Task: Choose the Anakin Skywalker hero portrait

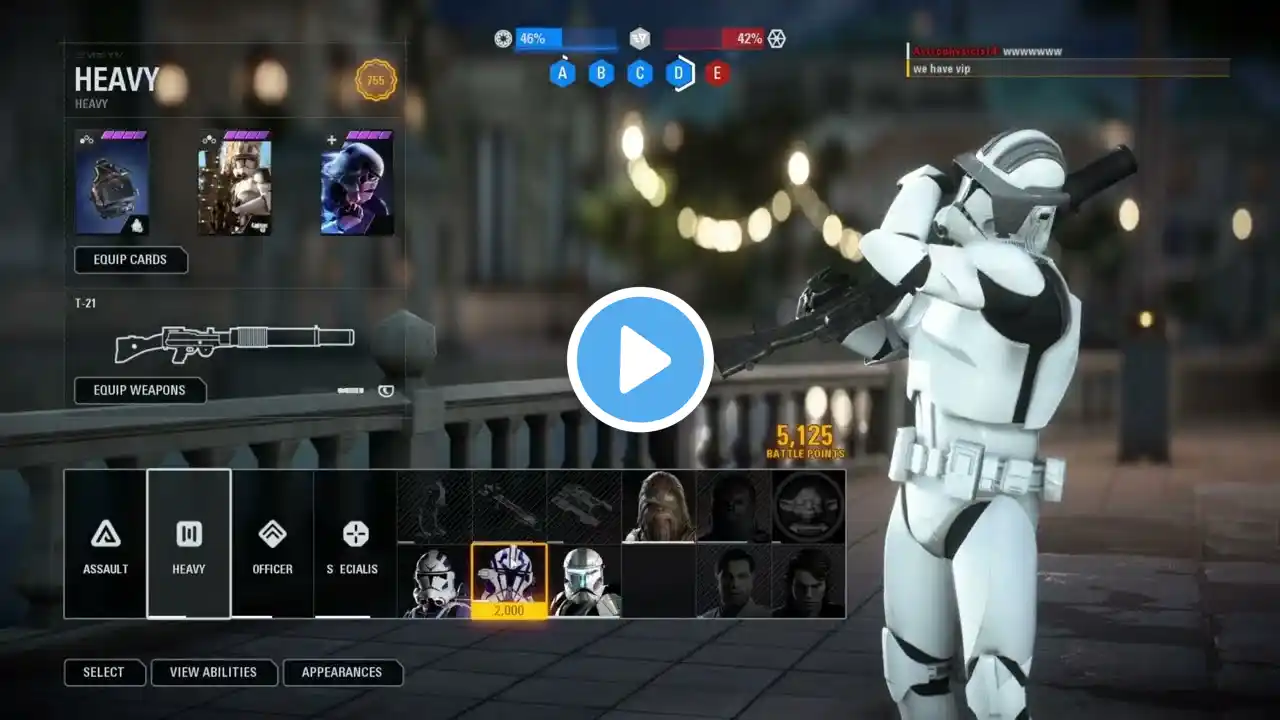Action: point(808,581)
